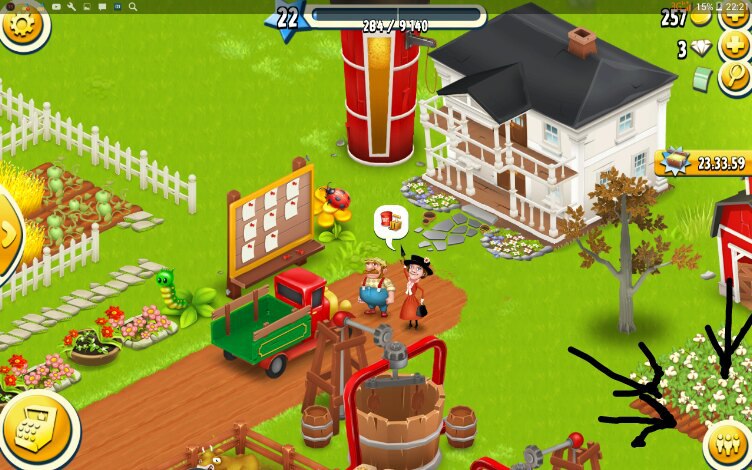The width and height of the screenshot is (752, 470).
Task: Buy diamonds with the plus button
Action: coord(735,46)
